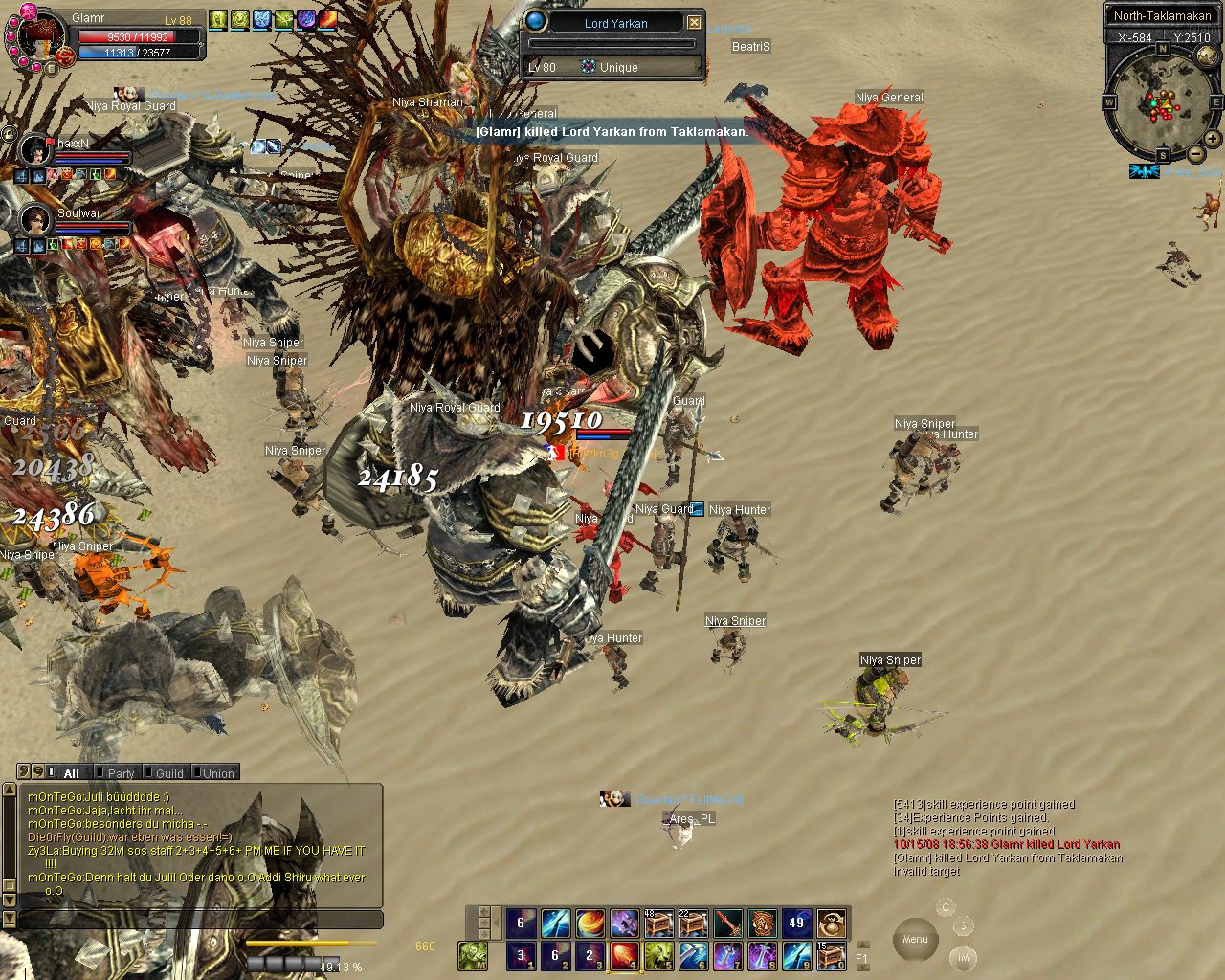Image resolution: width=1225 pixels, height=980 pixels.
Task: Select the All chat tab
Action: click(71, 773)
